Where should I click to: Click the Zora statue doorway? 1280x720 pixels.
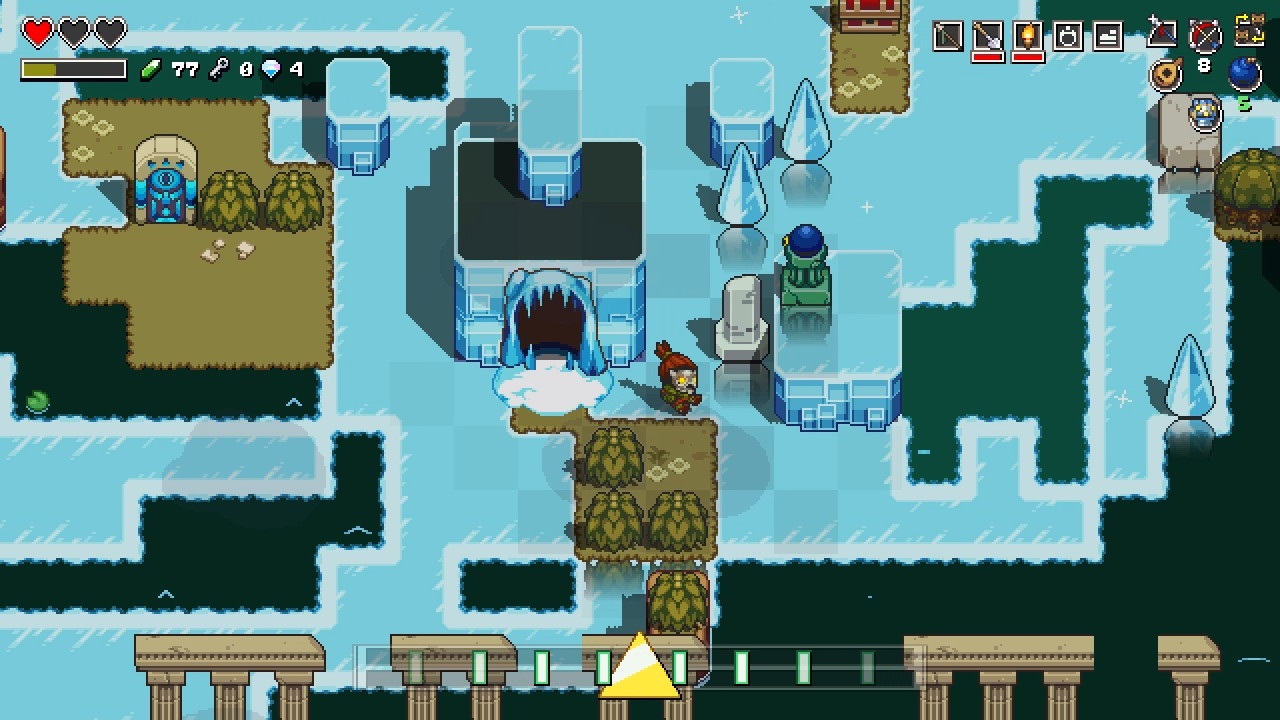(167, 180)
